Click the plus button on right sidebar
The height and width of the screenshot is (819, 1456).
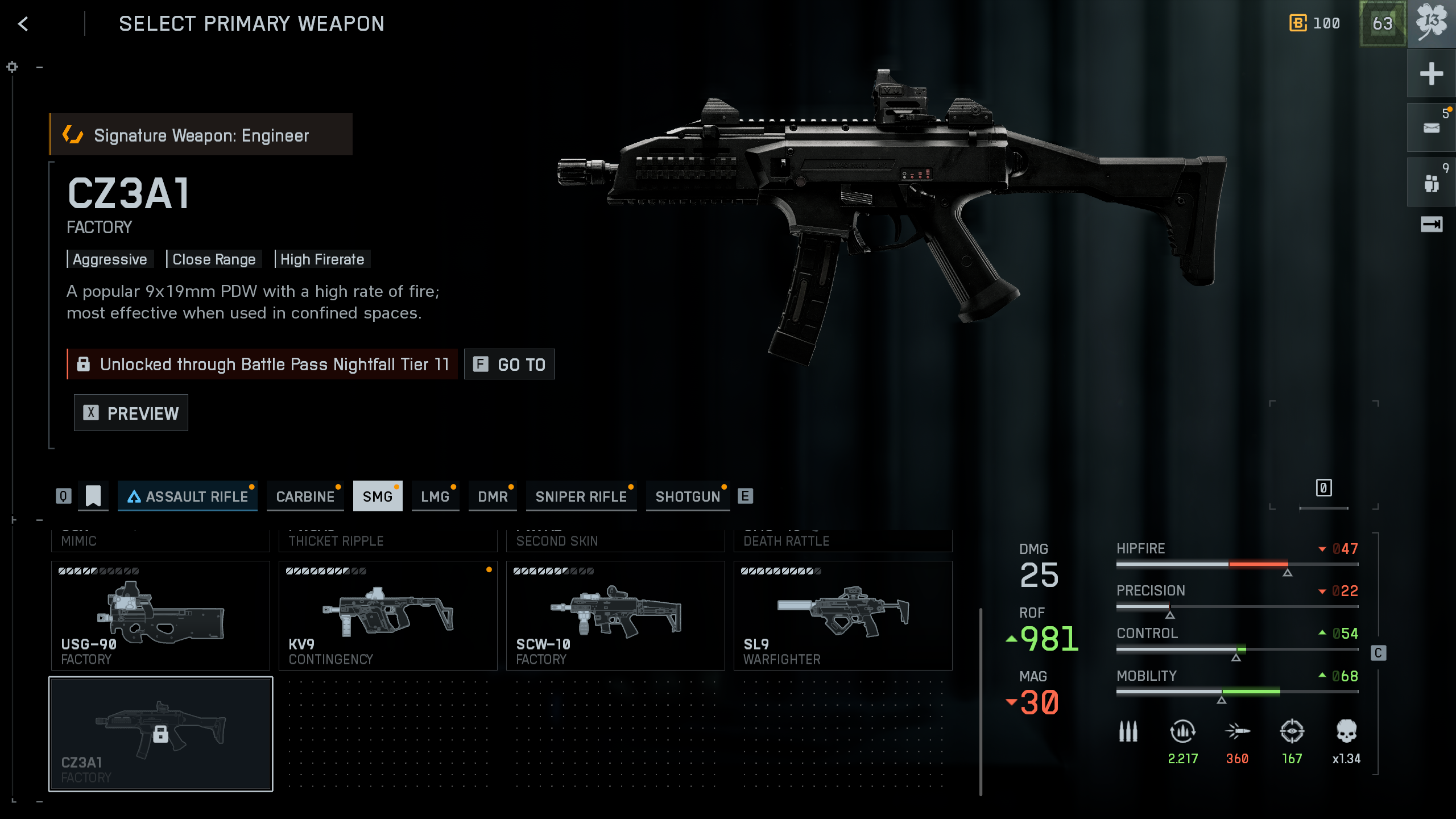(x=1431, y=73)
